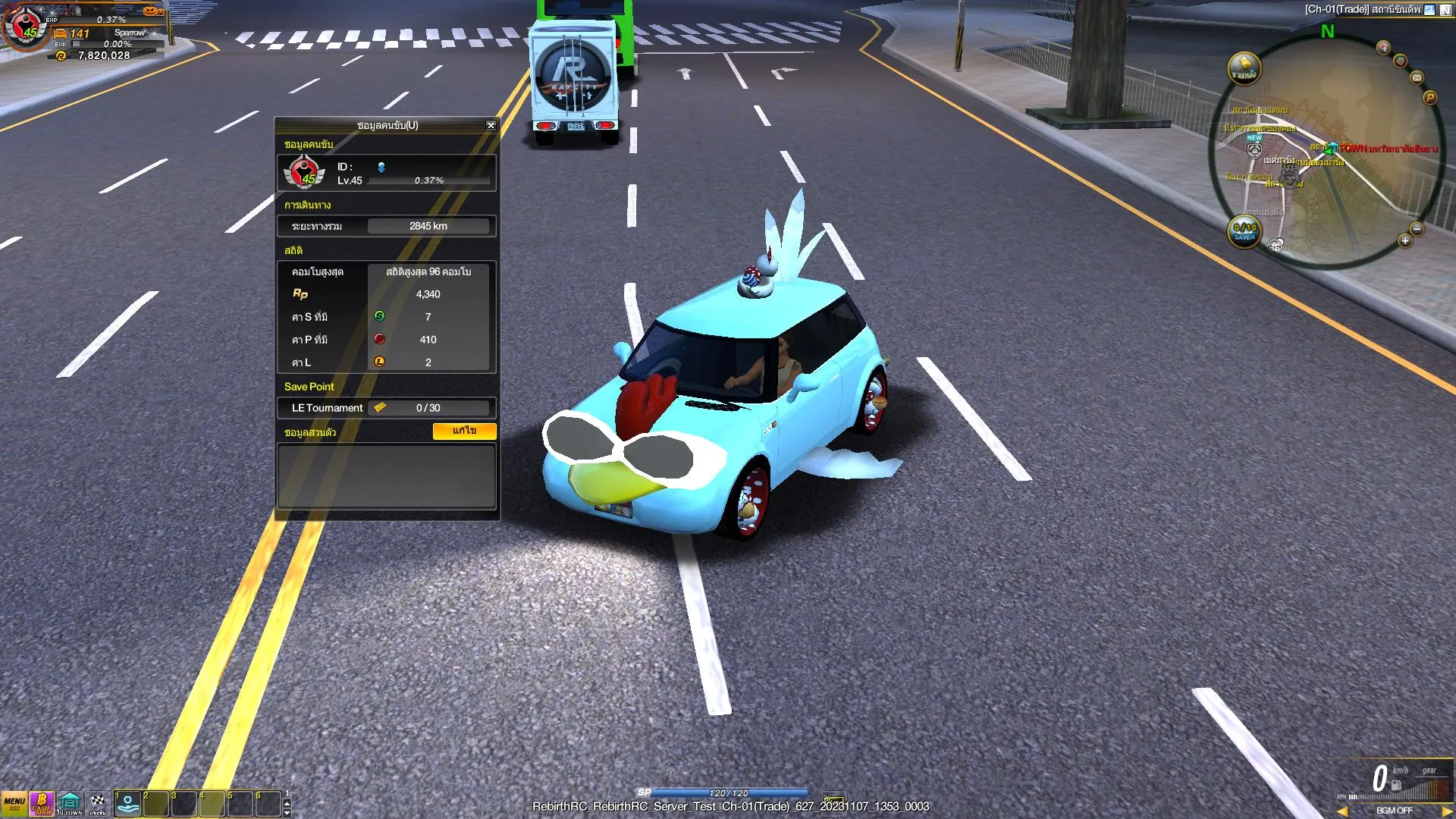The width and height of the screenshot is (1456, 819).
Task: Toggle the N compass button at top-right
Action: pos(1445,10)
